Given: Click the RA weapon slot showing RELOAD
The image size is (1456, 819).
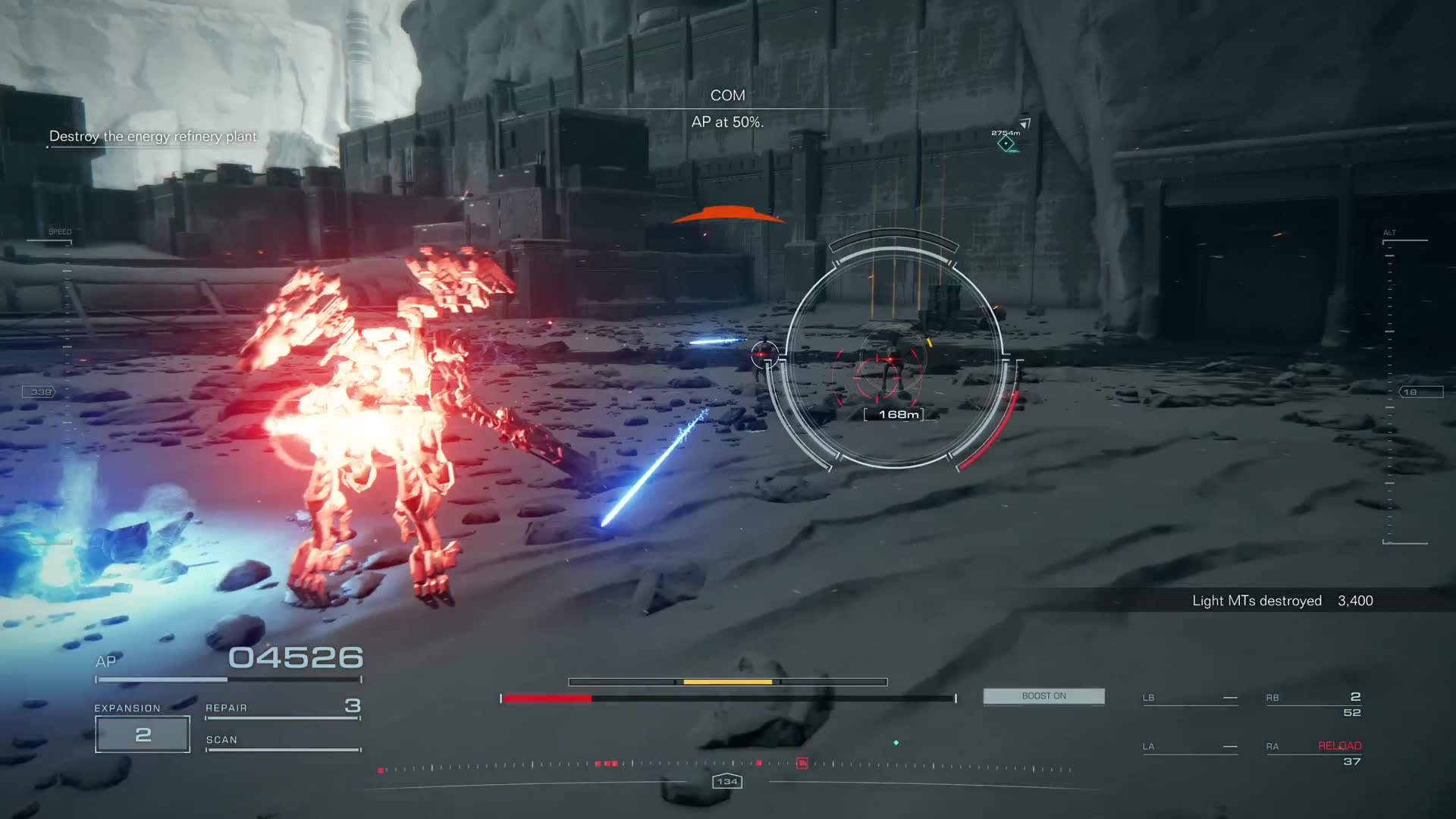Looking at the screenshot, I should point(1313,753).
